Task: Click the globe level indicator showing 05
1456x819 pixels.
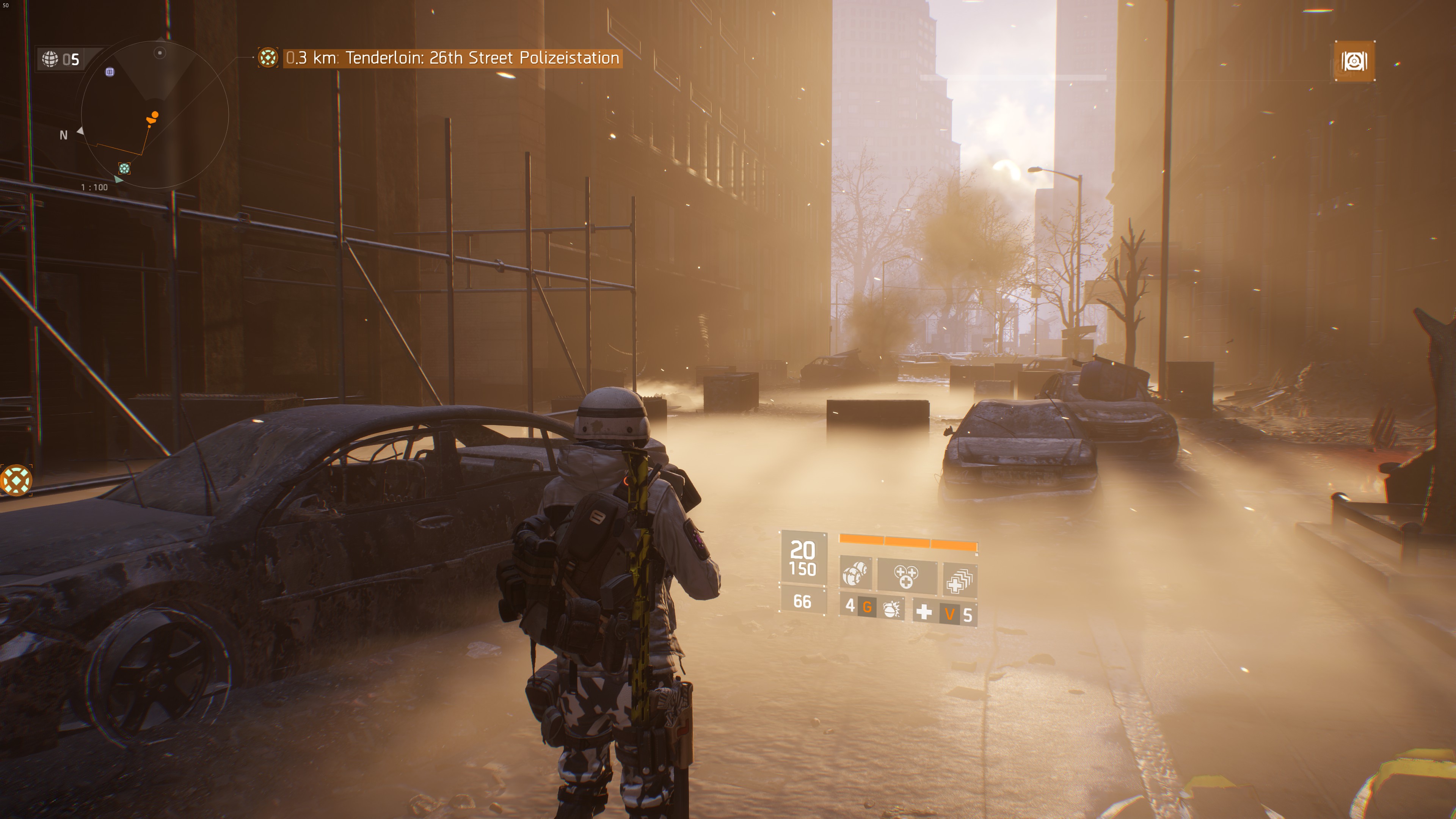Action: [61, 59]
